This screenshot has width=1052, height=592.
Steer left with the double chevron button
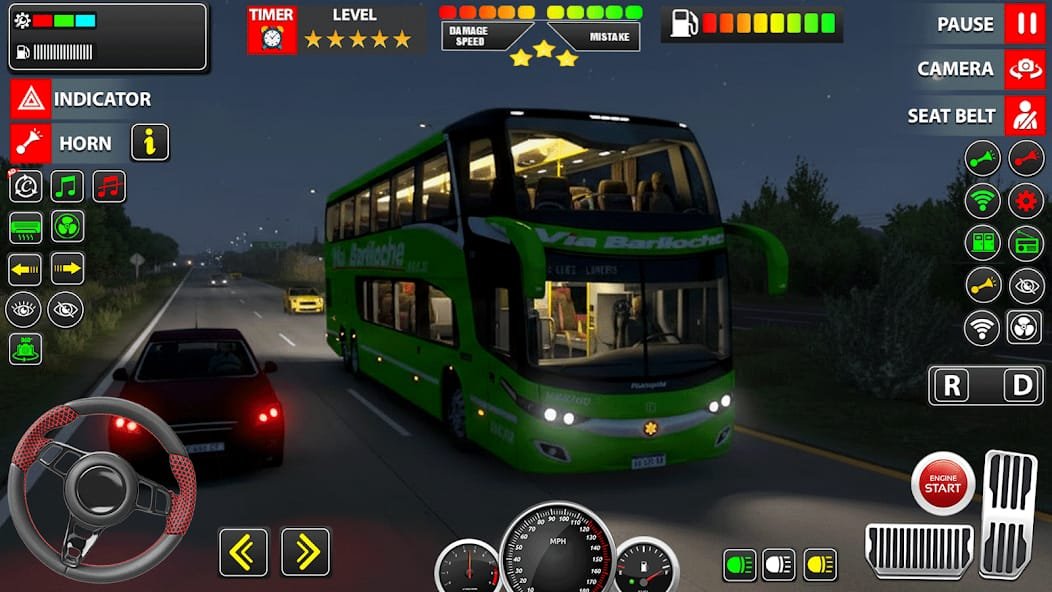[244, 552]
